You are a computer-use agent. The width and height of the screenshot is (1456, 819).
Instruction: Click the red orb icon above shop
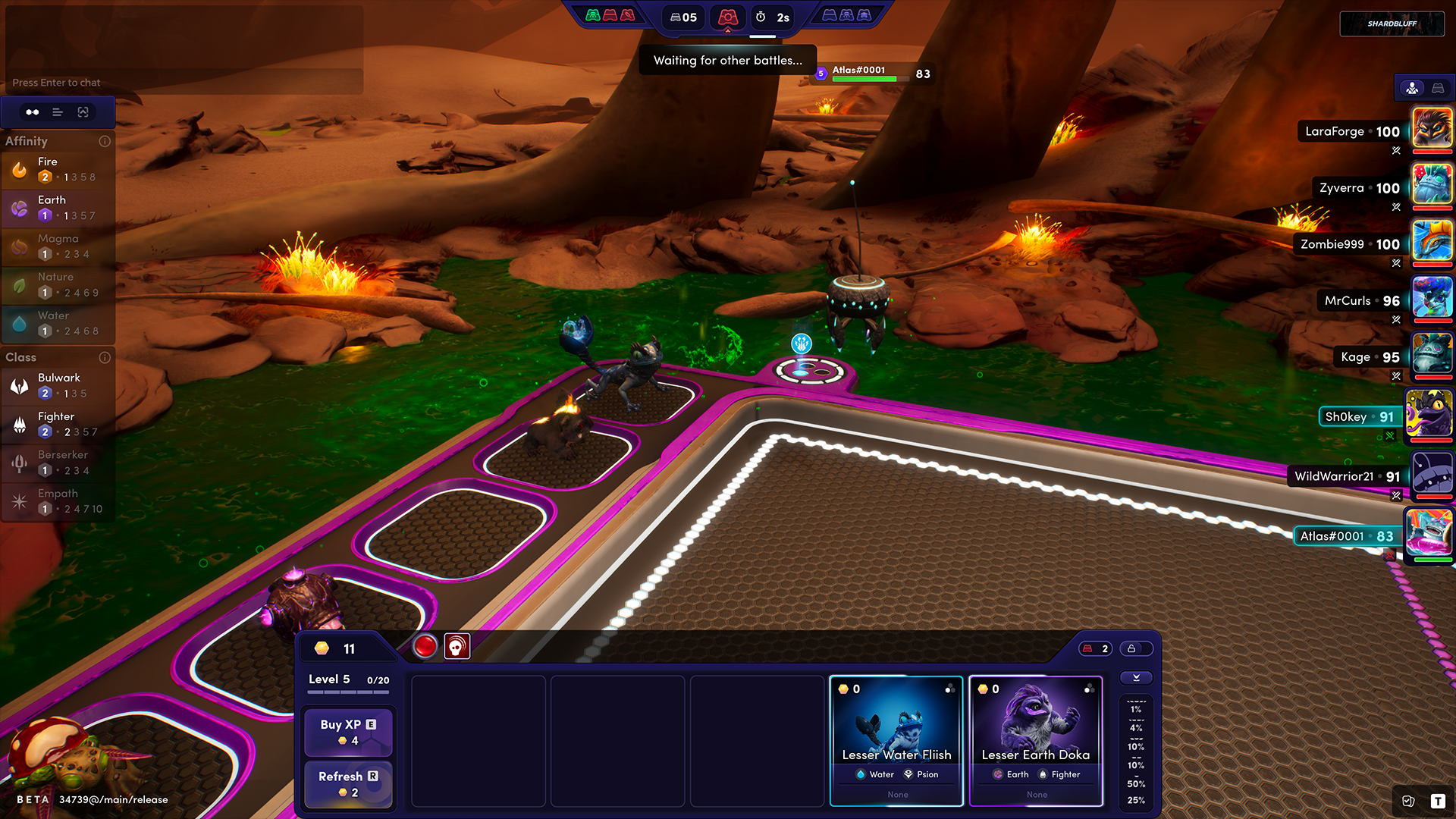(425, 646)
